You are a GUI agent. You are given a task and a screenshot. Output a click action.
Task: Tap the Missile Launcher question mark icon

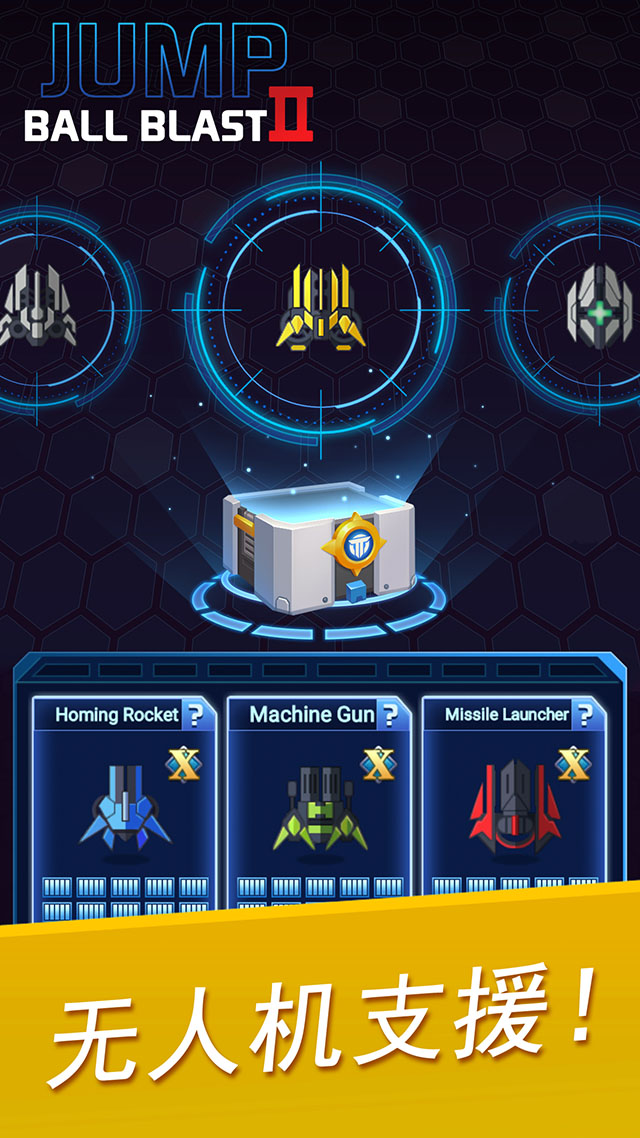(586, 715)
